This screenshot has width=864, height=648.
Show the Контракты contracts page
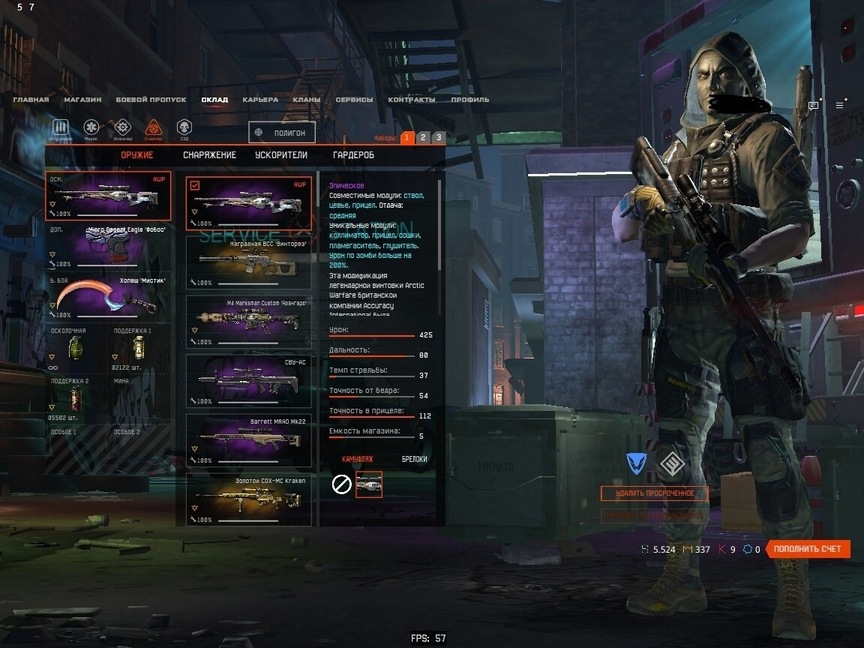click(411, 100)
